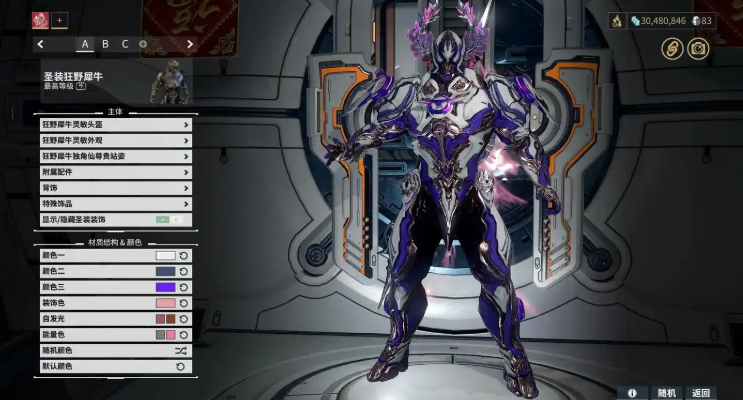Click the 随机 random button
The height and width of the screenshot is (400, 743).
[667, 393]
